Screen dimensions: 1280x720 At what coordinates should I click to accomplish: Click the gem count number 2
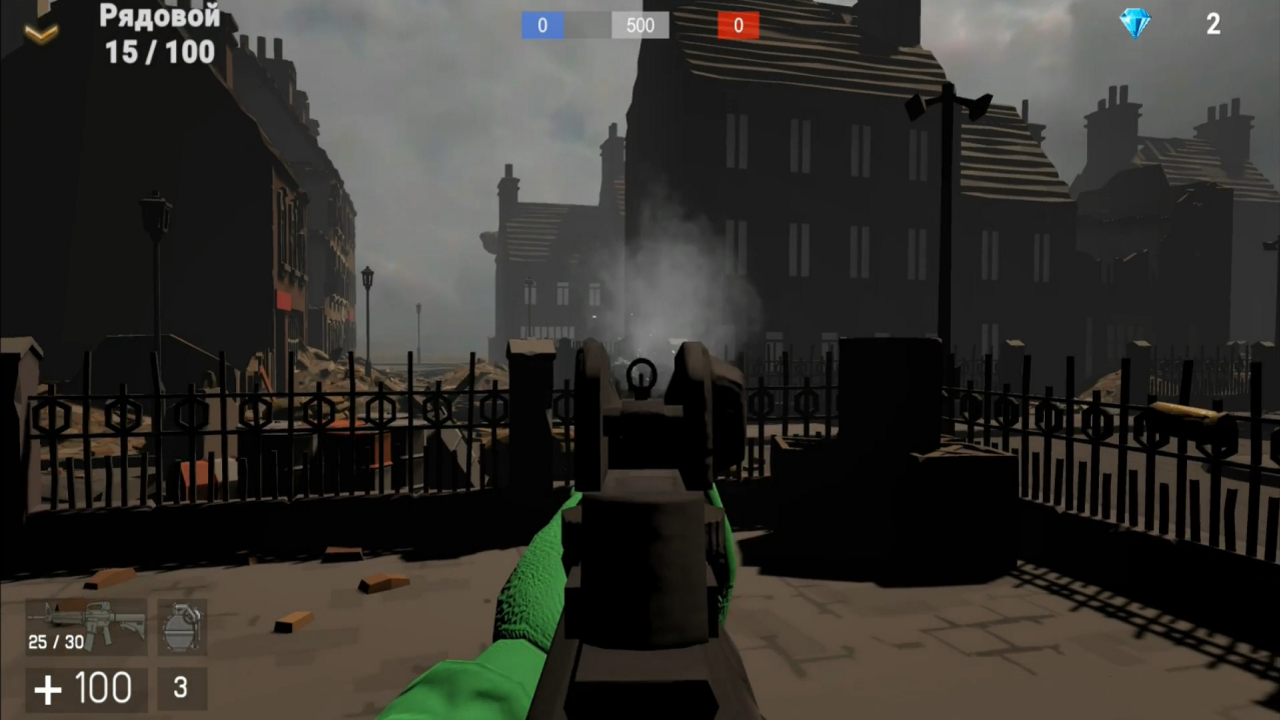[1213, 25]
